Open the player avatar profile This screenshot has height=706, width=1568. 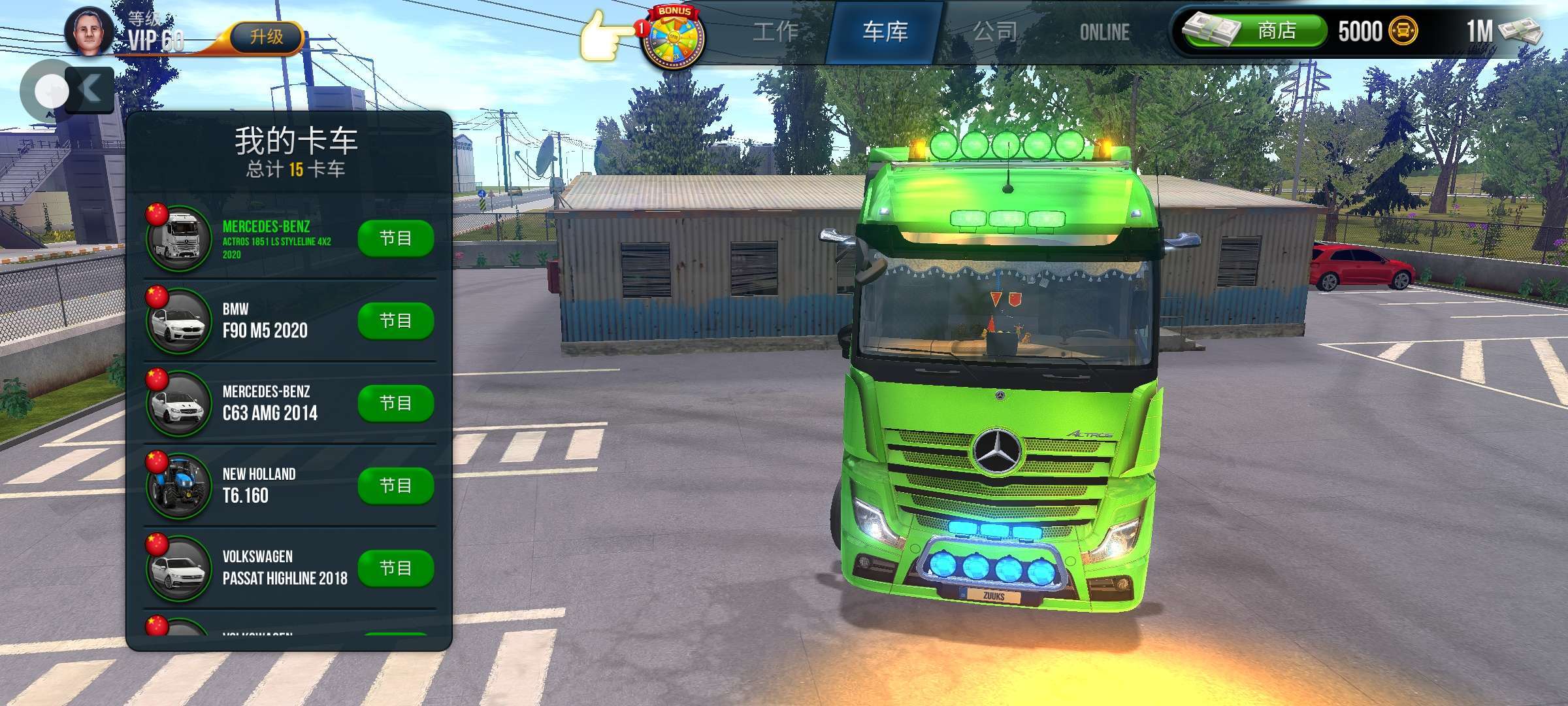click(x=90, y=30)
